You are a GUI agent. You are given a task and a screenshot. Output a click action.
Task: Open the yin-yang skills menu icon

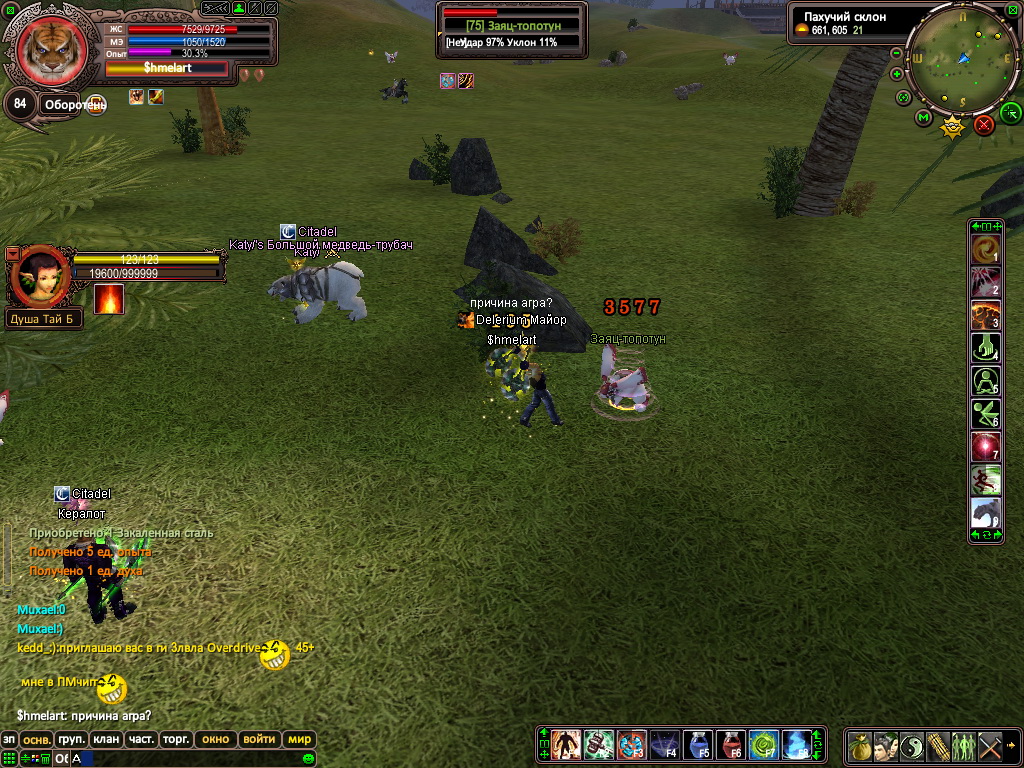tap(912, 746)
